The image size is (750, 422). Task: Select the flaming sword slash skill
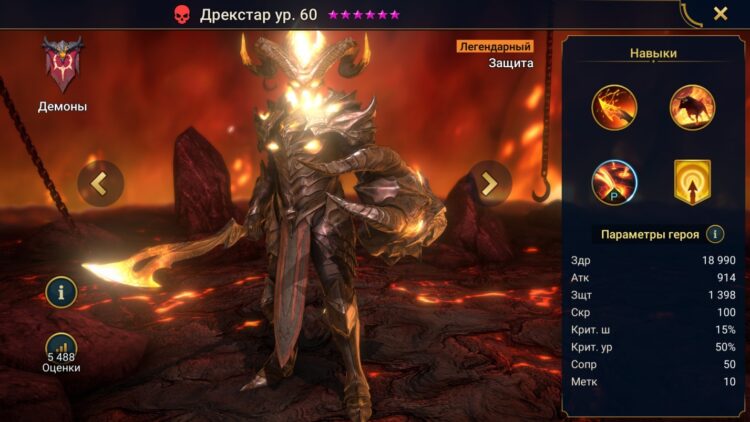click(614, 107)
